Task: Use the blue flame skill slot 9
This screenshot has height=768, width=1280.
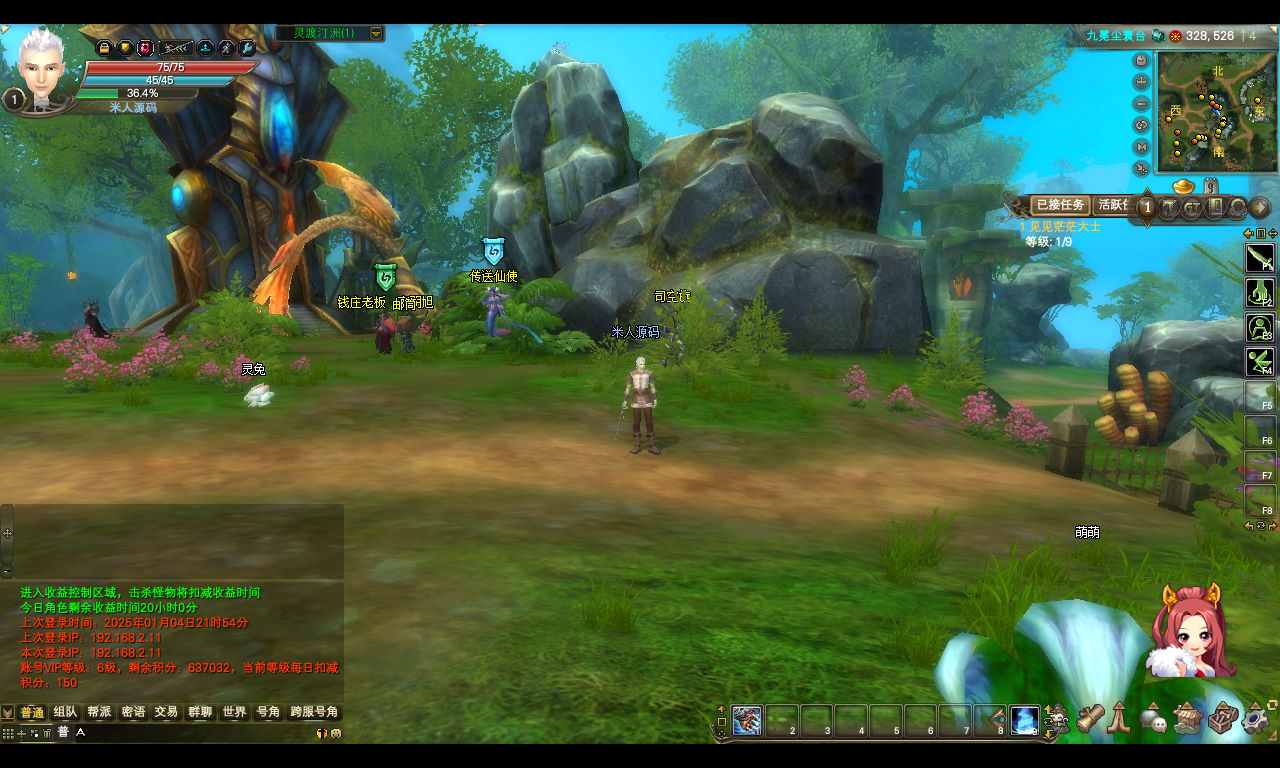Action: [1024, 720]
